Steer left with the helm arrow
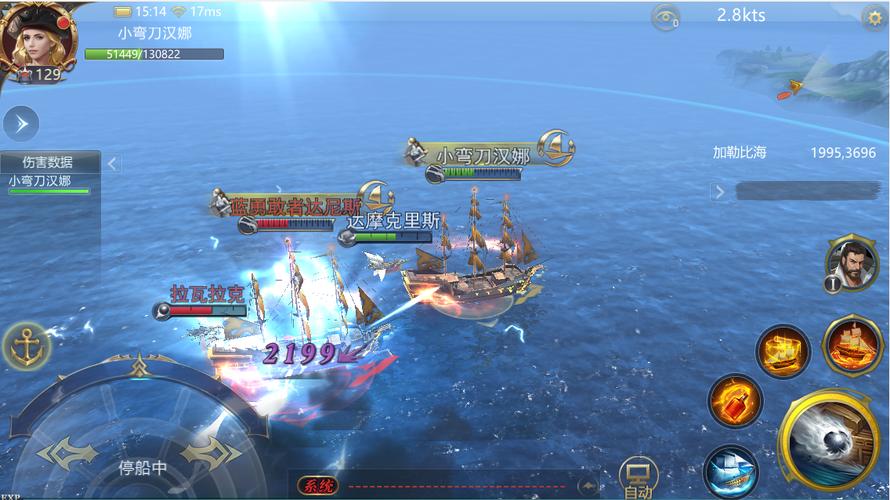 pyautogui.click(x=68, y=453)
